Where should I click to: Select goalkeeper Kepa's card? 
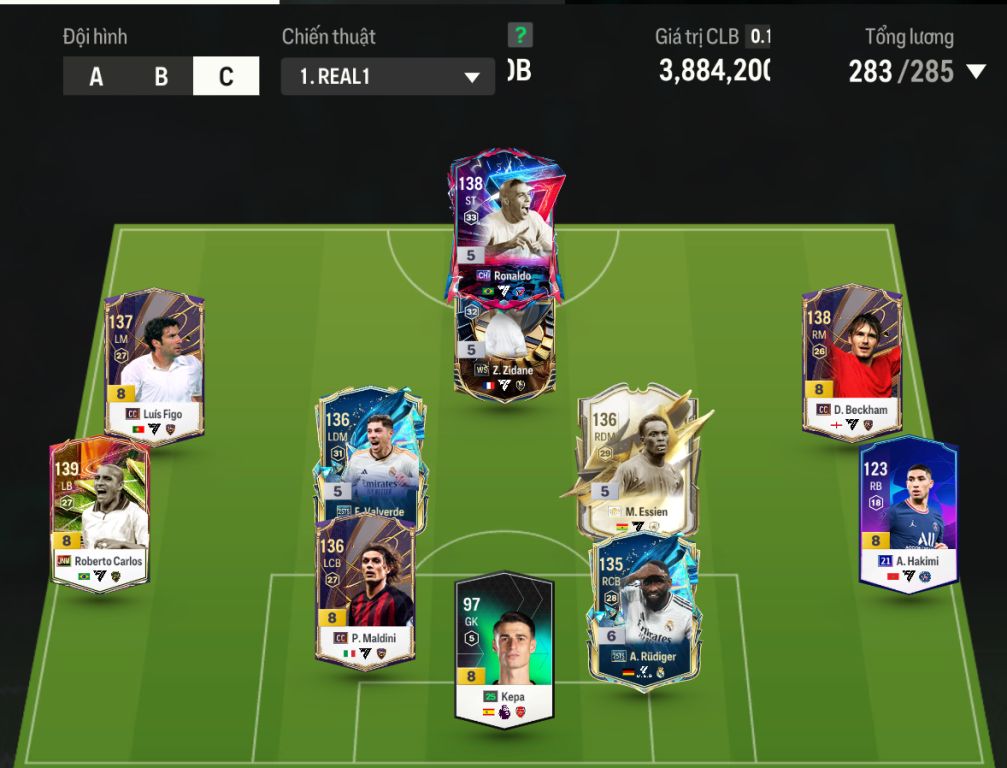(504, 646)
